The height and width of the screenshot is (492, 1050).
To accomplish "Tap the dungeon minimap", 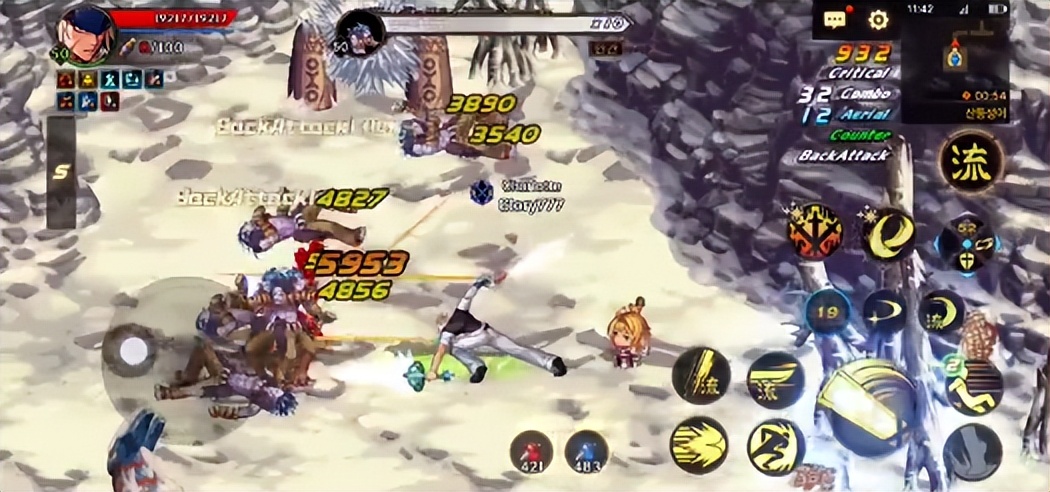I will [953, 58].
